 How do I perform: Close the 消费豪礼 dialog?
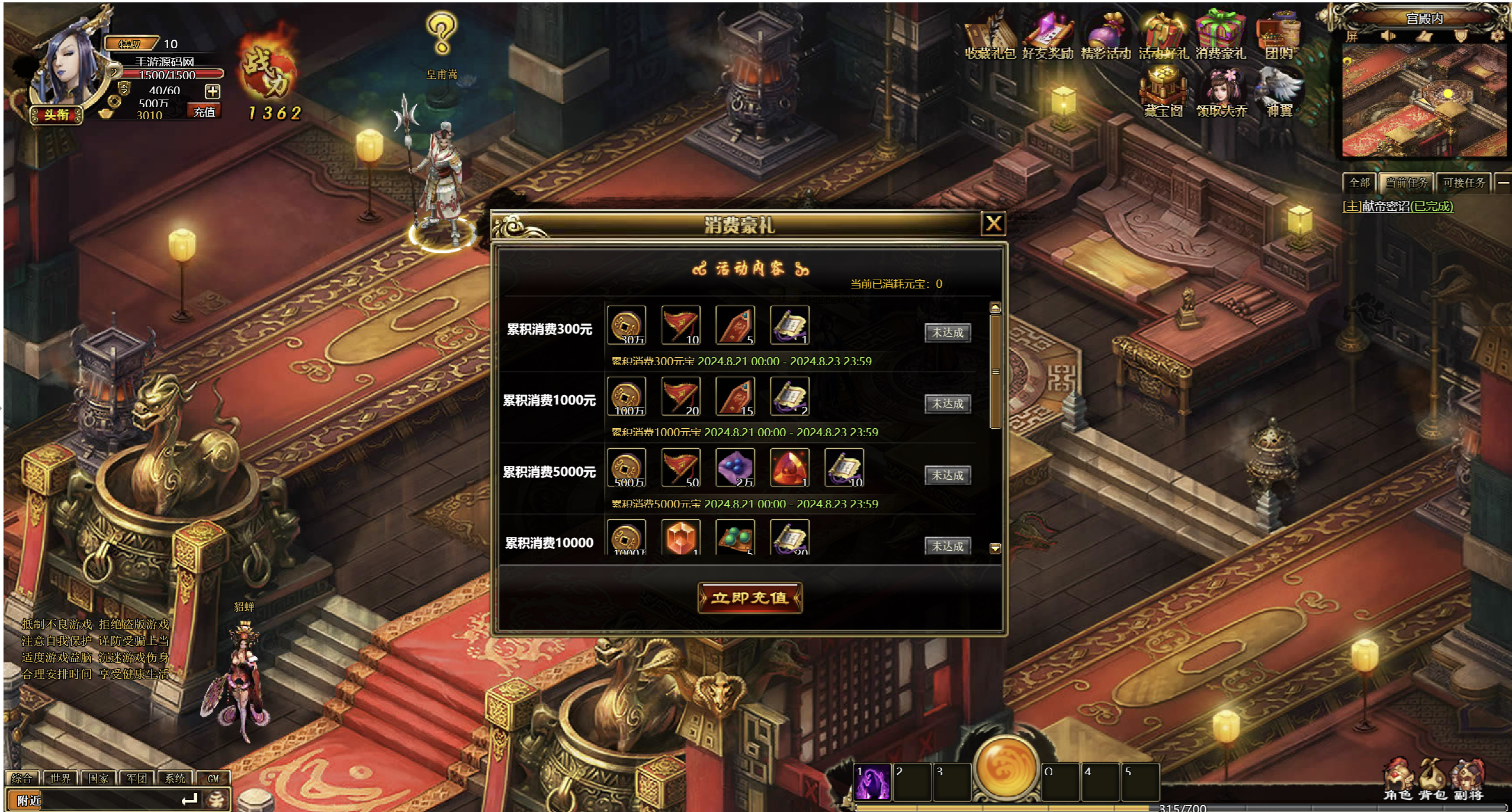point(993,224)
